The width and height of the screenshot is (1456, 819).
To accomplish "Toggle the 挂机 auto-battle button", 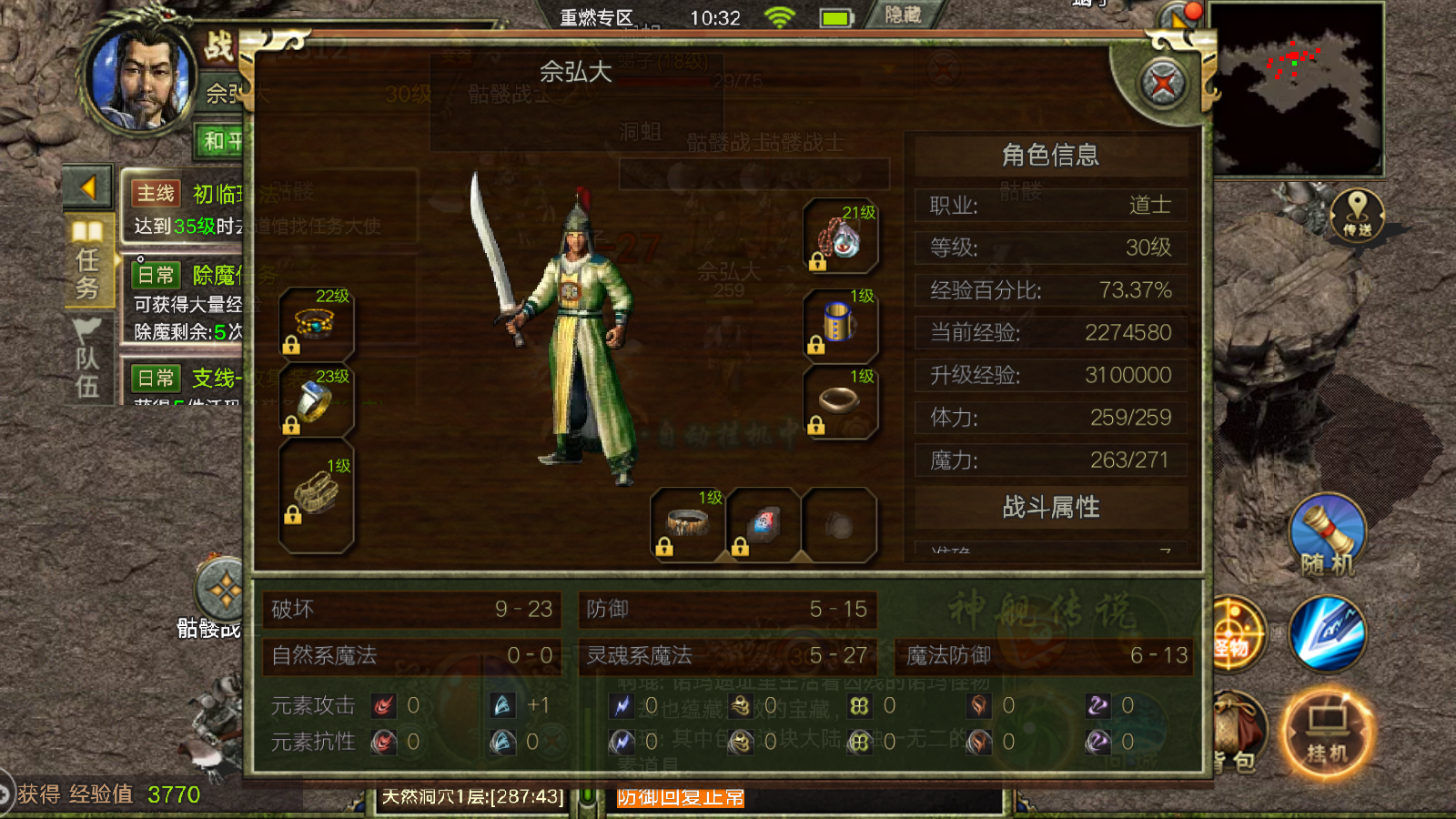I will (x=1327, y=733).
